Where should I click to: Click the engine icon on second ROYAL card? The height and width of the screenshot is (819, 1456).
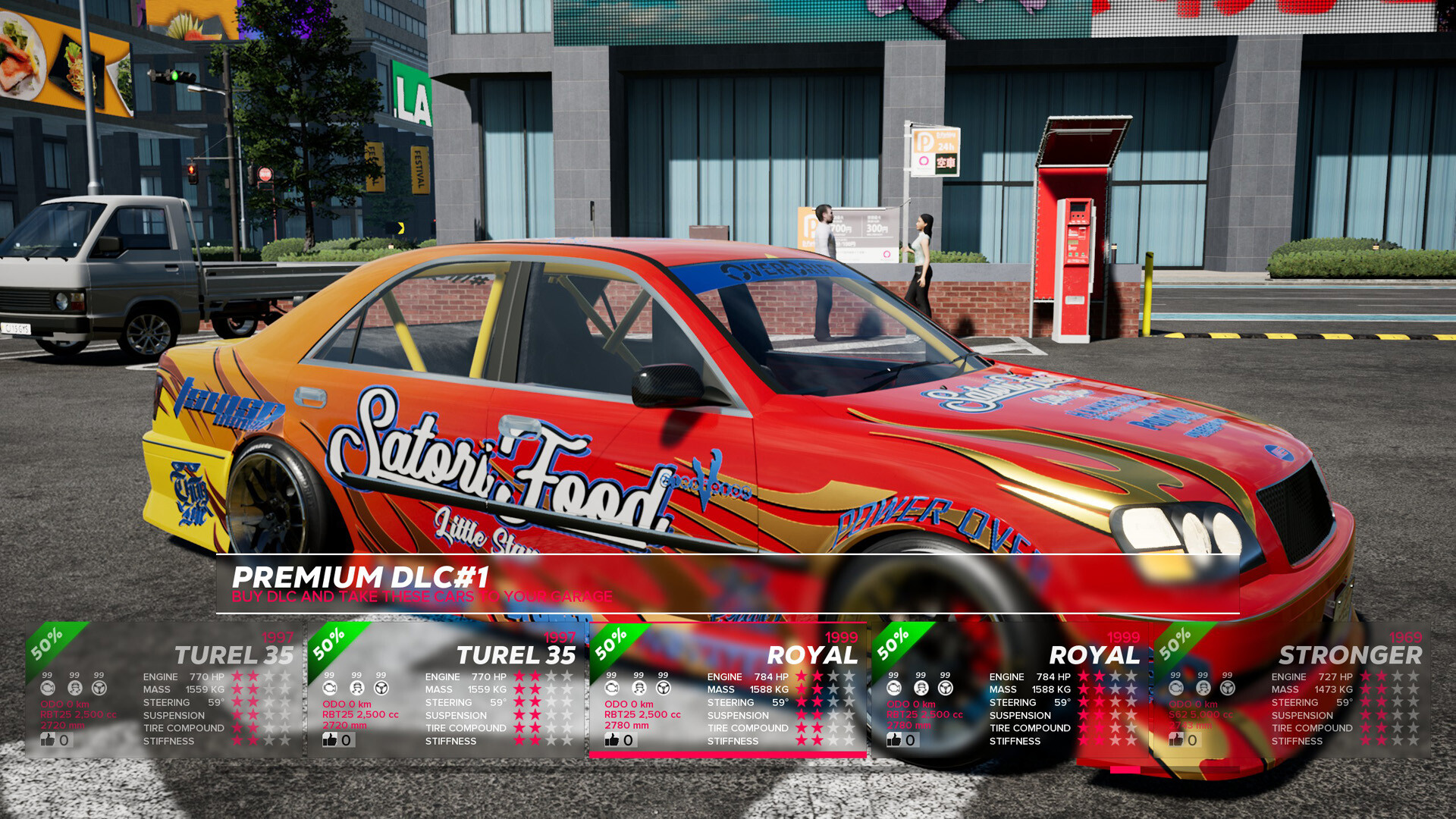pyautogui.click(x=893, y=688)
